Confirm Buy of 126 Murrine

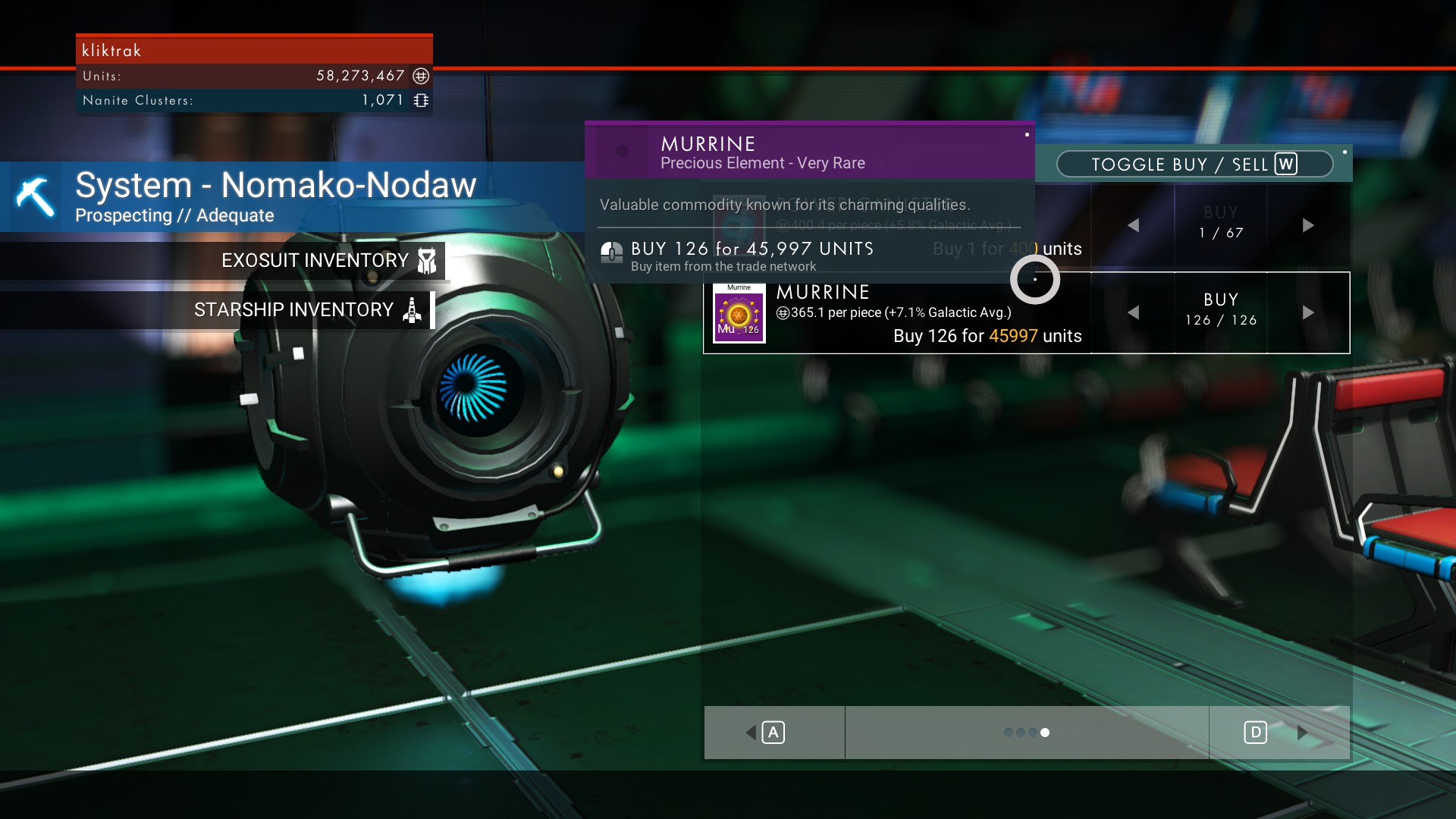tap(1220, 310)
